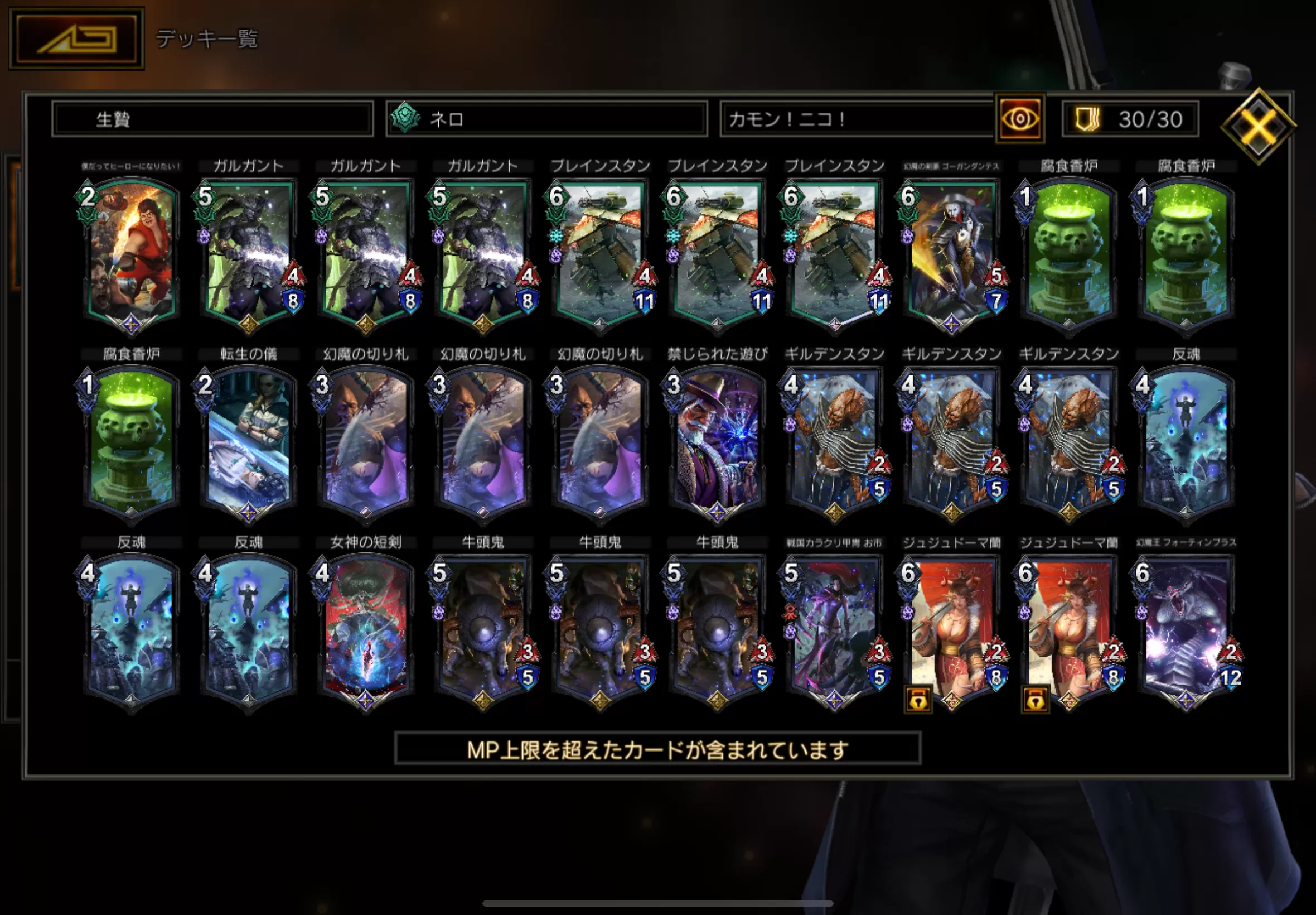
Task: Click the カモン！ニコ！ field
Action: 856,119
